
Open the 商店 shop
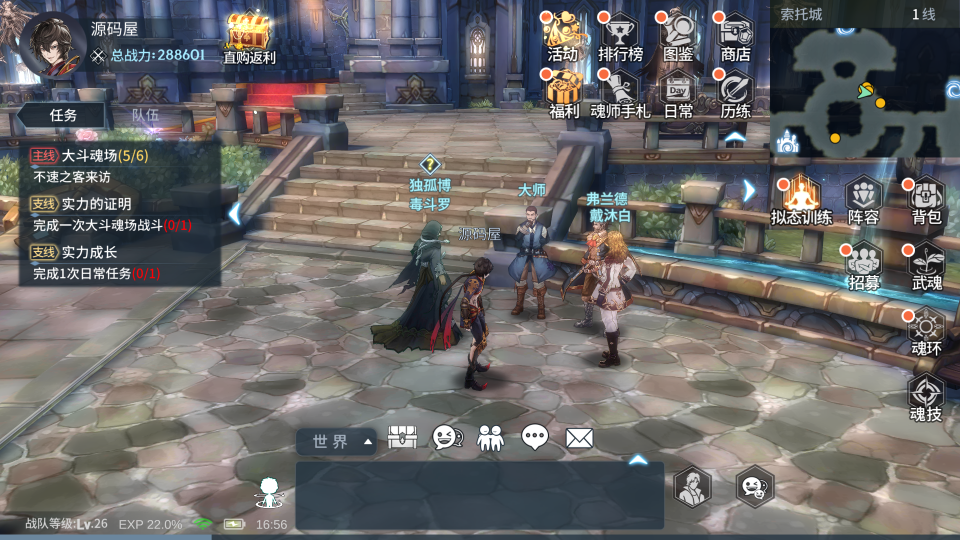point(735,36)
